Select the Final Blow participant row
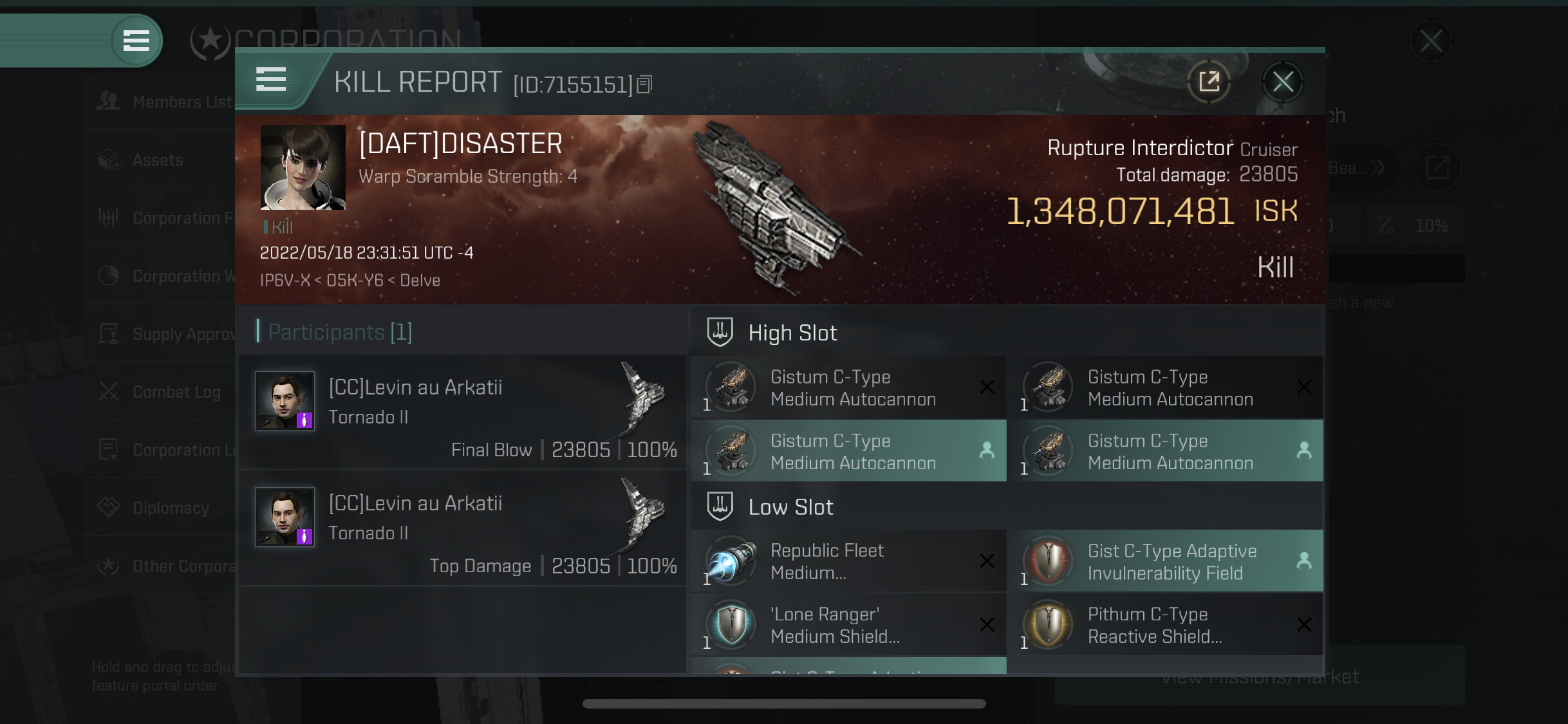This screenshot has height=724, width=1568. (x=462, y=413)
